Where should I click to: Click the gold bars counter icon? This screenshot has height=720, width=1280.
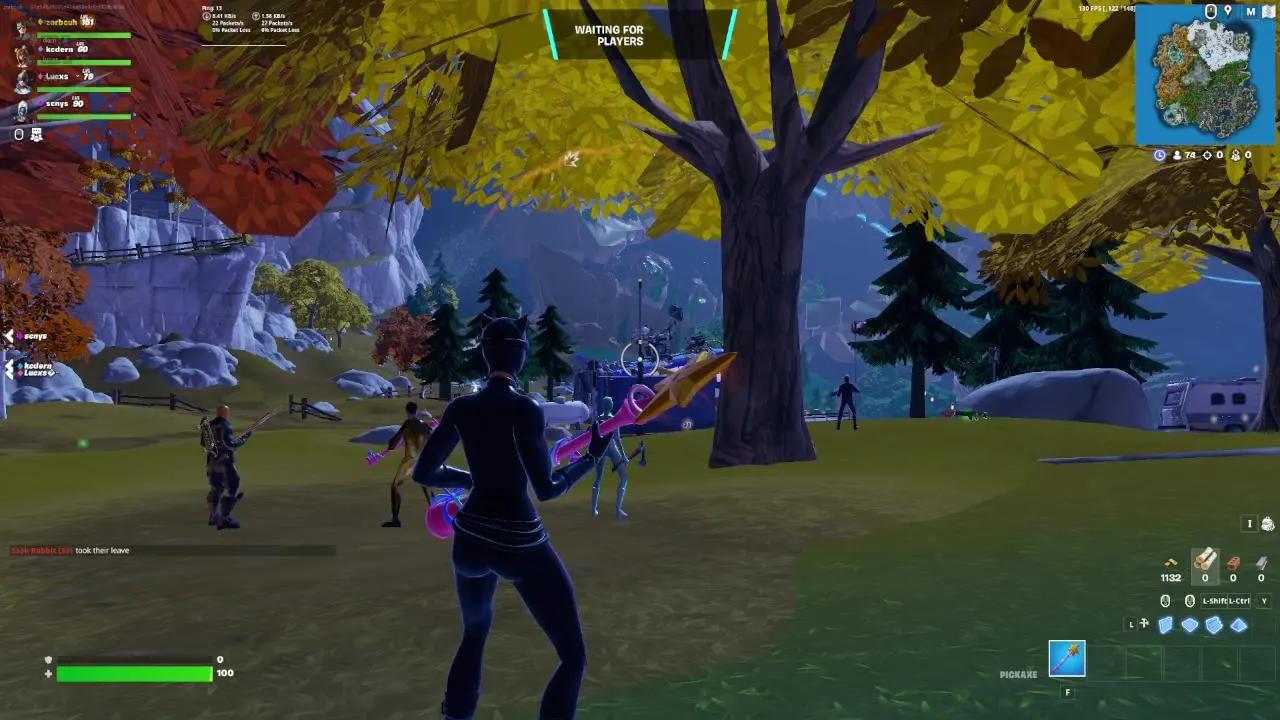click(x=1170, y=562)
